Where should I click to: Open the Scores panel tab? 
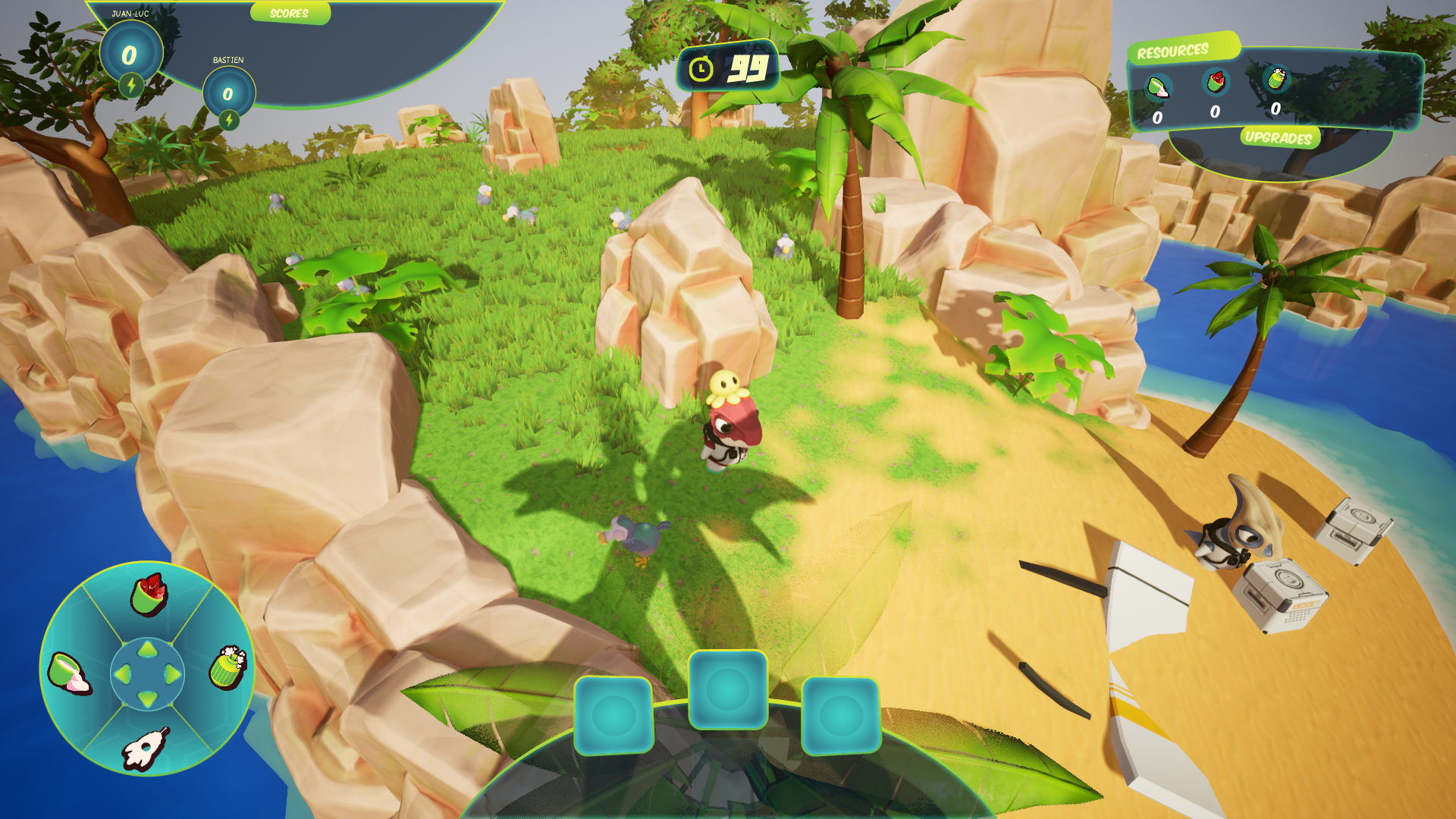point(289,14)
